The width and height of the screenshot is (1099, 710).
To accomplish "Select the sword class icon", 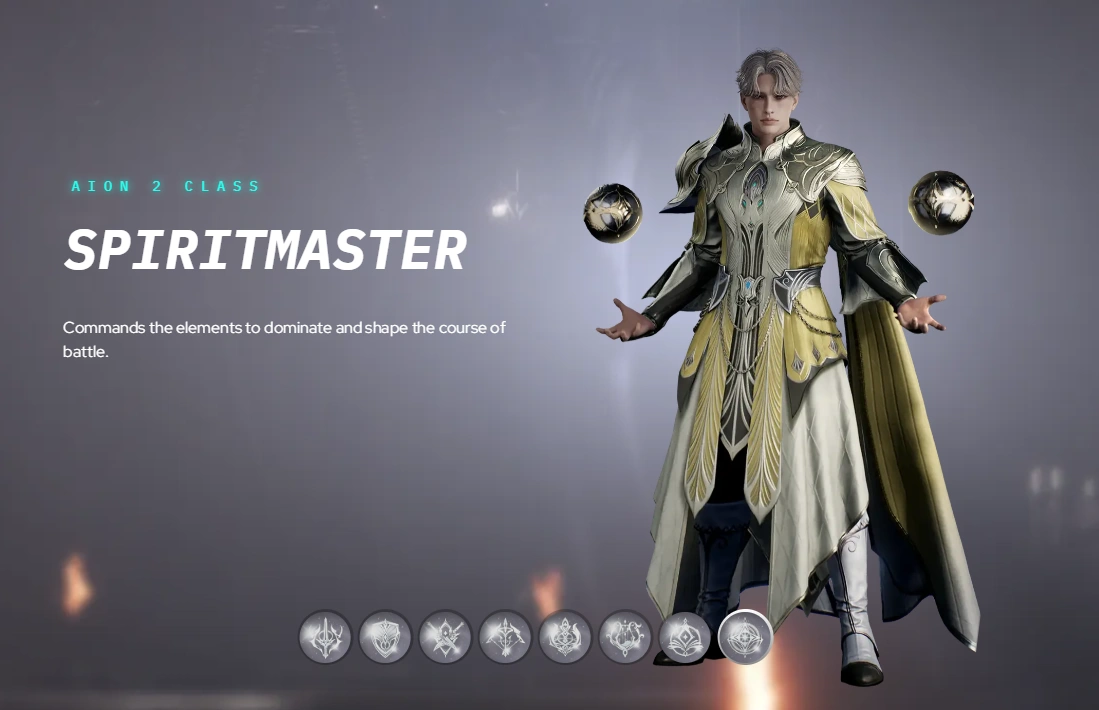I will click(x=325, y=637).
